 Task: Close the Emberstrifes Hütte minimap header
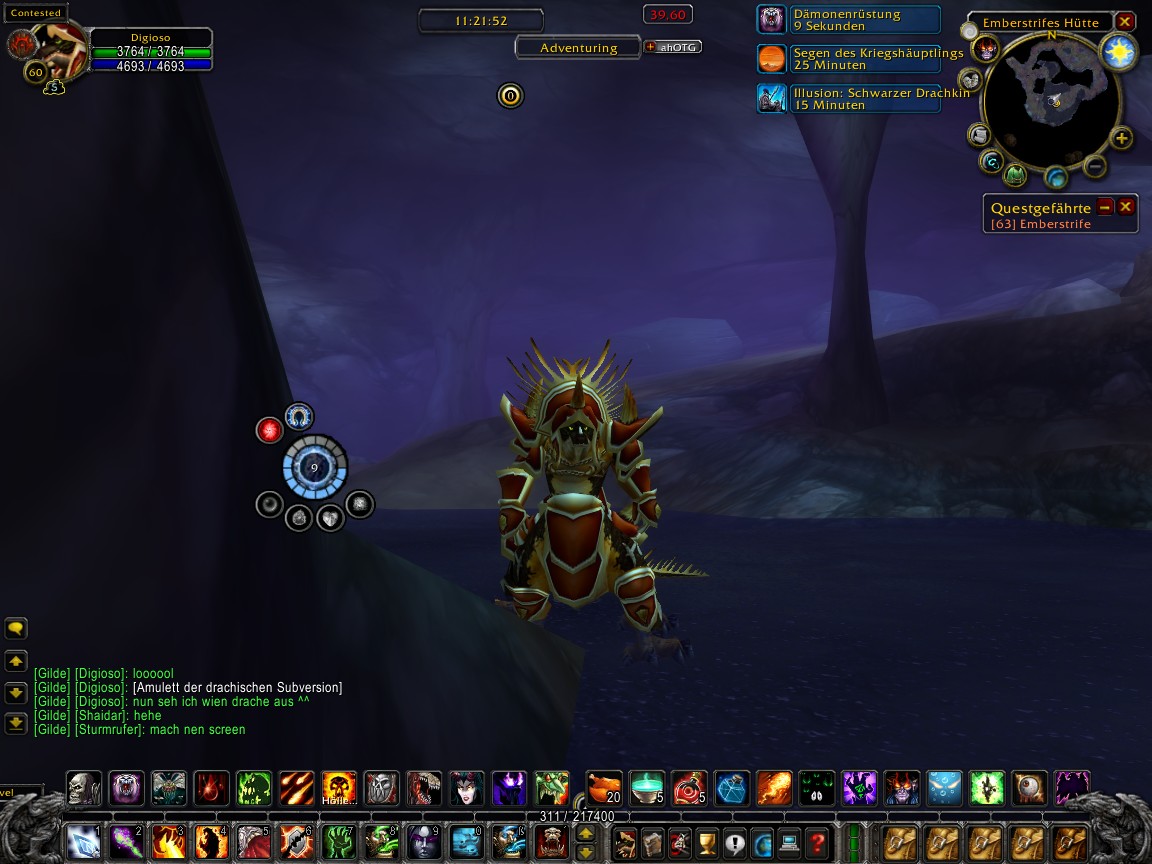pos(1125,22)
